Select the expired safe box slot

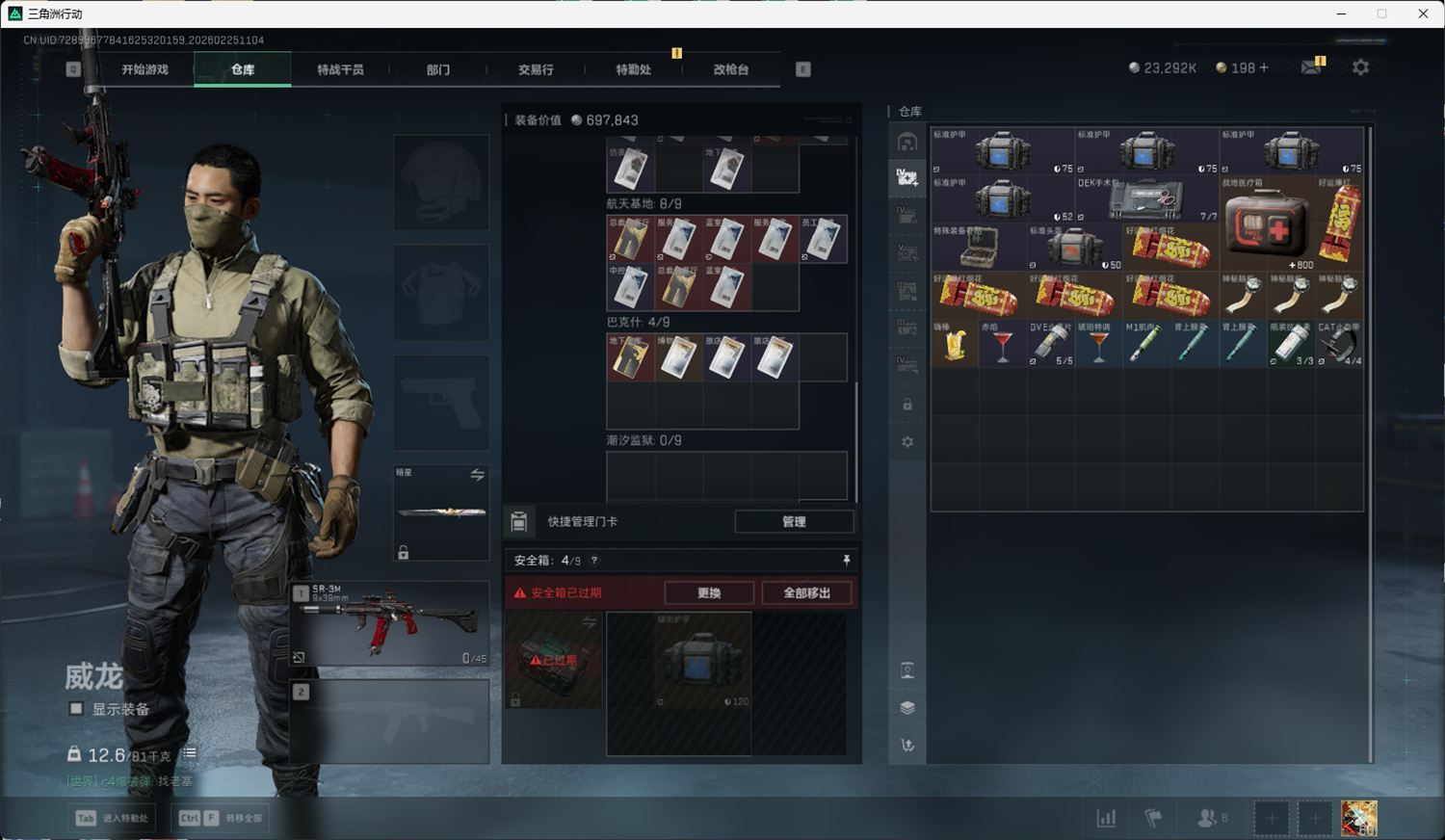[x=553, y=660]
